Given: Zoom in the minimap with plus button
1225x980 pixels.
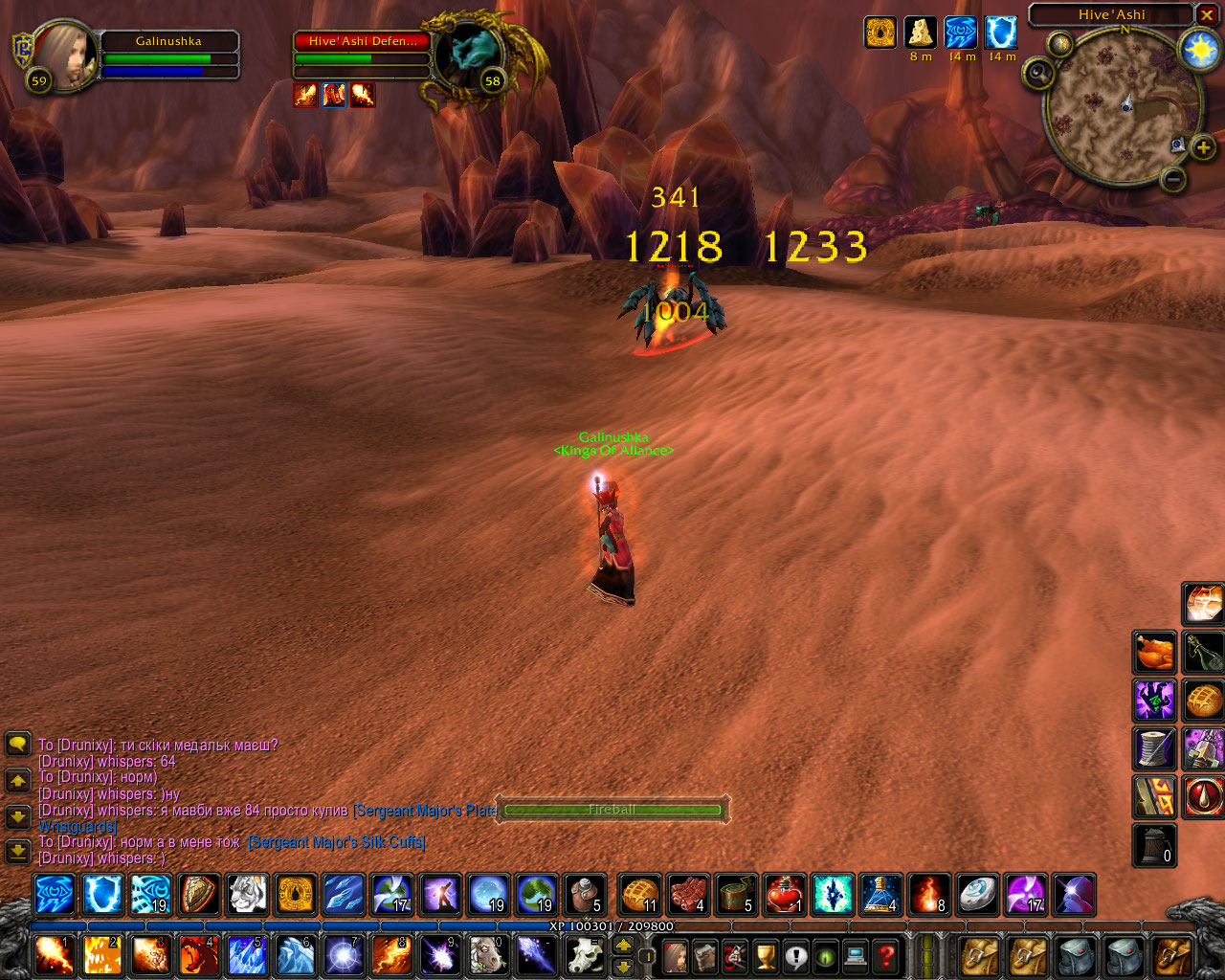Looking at the screenshot, I should tap(1203, 147).
